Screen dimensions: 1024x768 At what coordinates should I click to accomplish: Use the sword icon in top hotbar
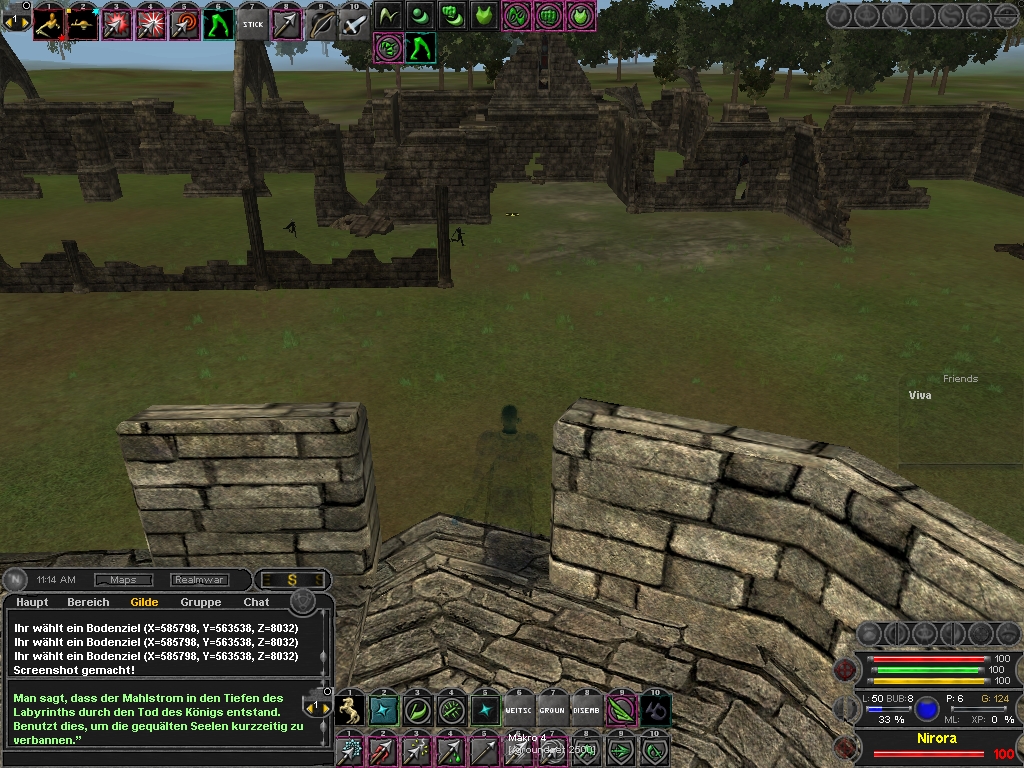354,24
